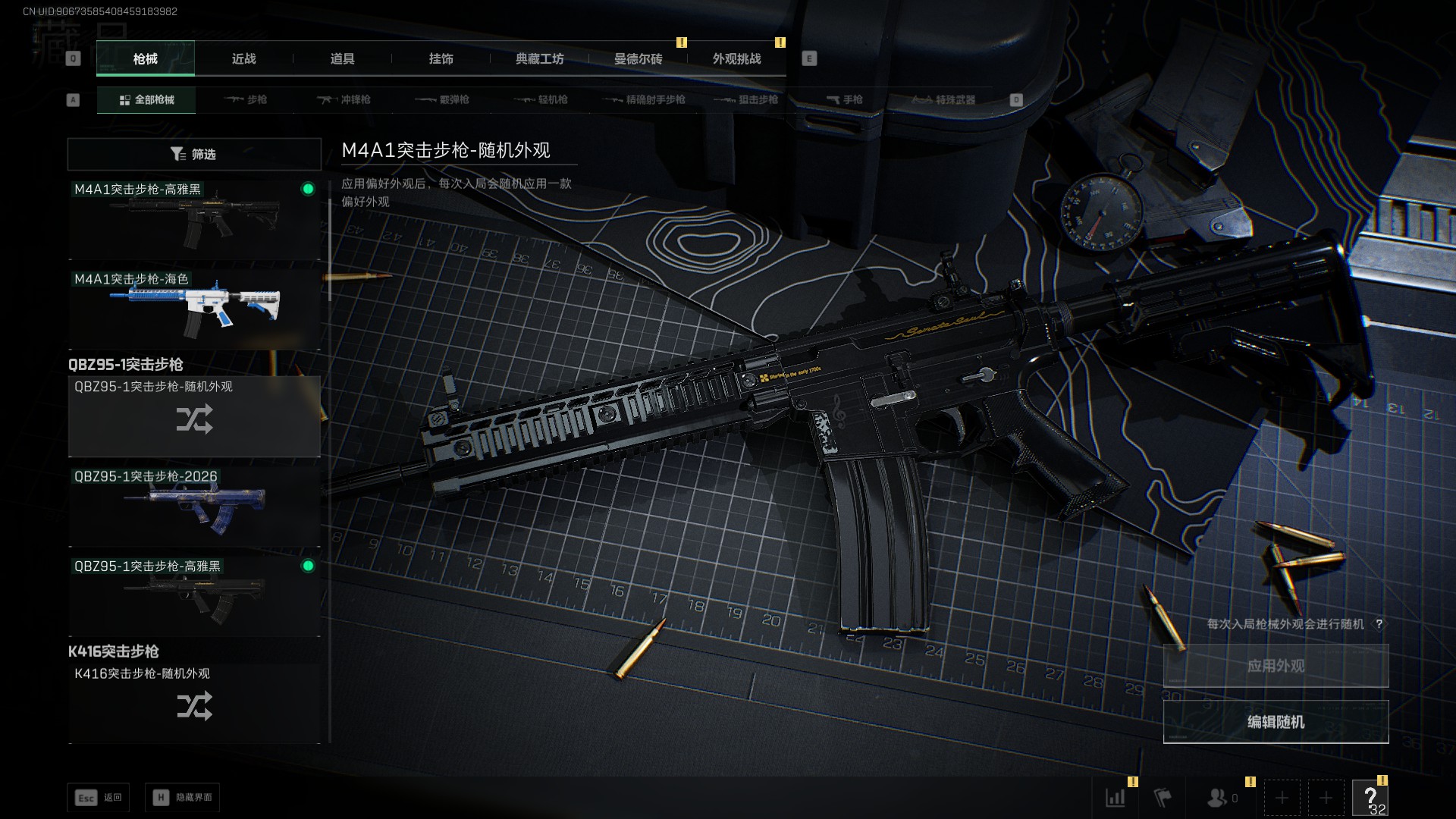Viewport: 1456px width, 819px height.
Task: Open the friends icon in bottom bar
Action: (1221, 798)
